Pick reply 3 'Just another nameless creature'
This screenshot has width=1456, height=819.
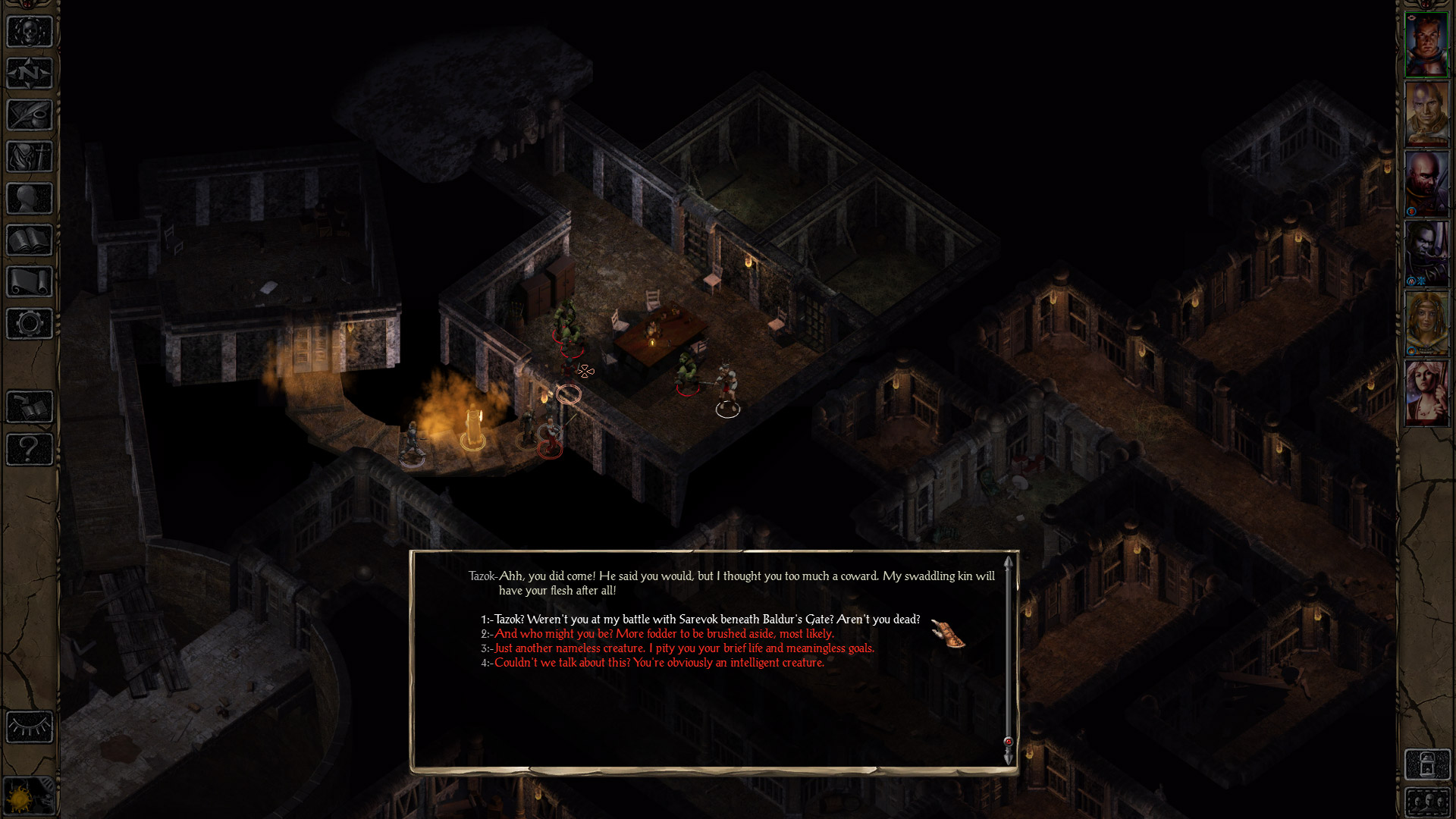(x=682, y=648)
